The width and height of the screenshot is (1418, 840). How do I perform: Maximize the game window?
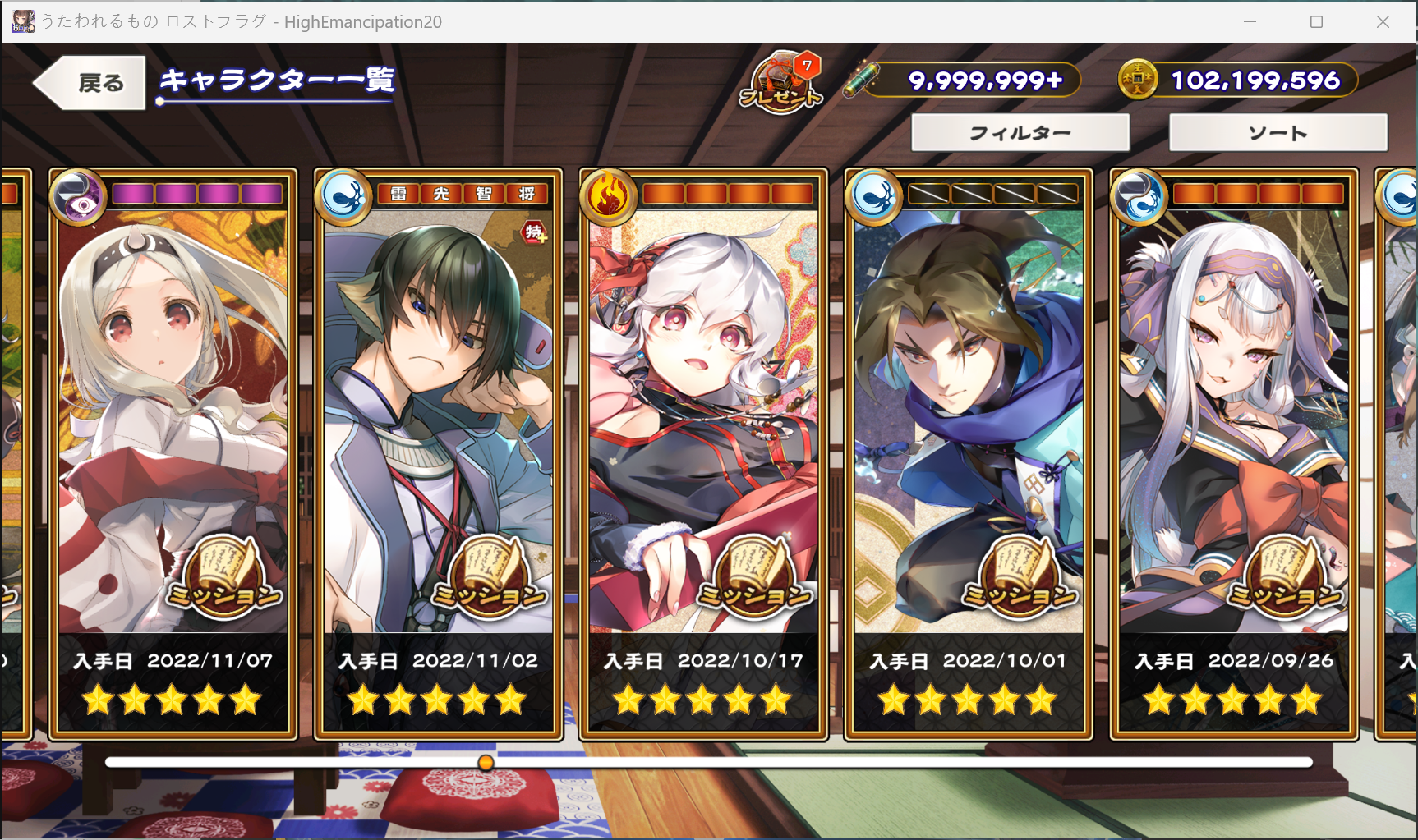[1316, 22]
